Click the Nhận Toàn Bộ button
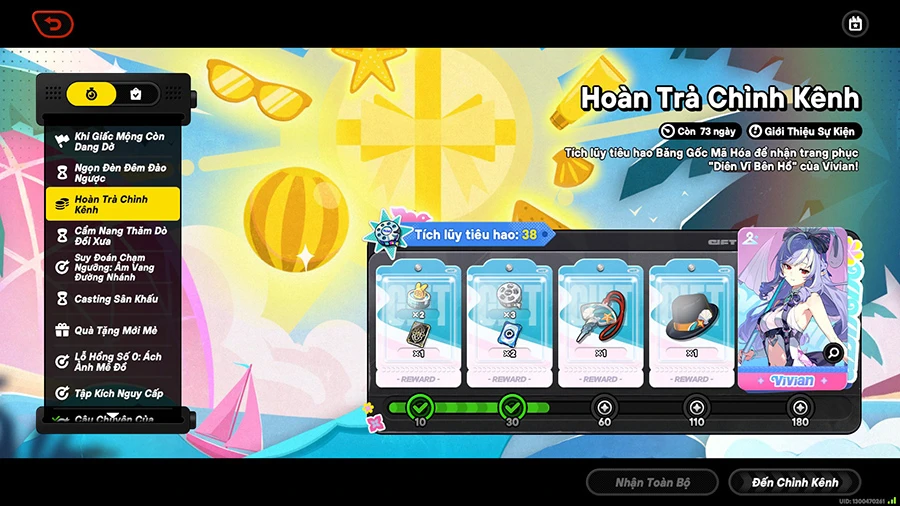The image size is (900, 506). pos(652,482)
